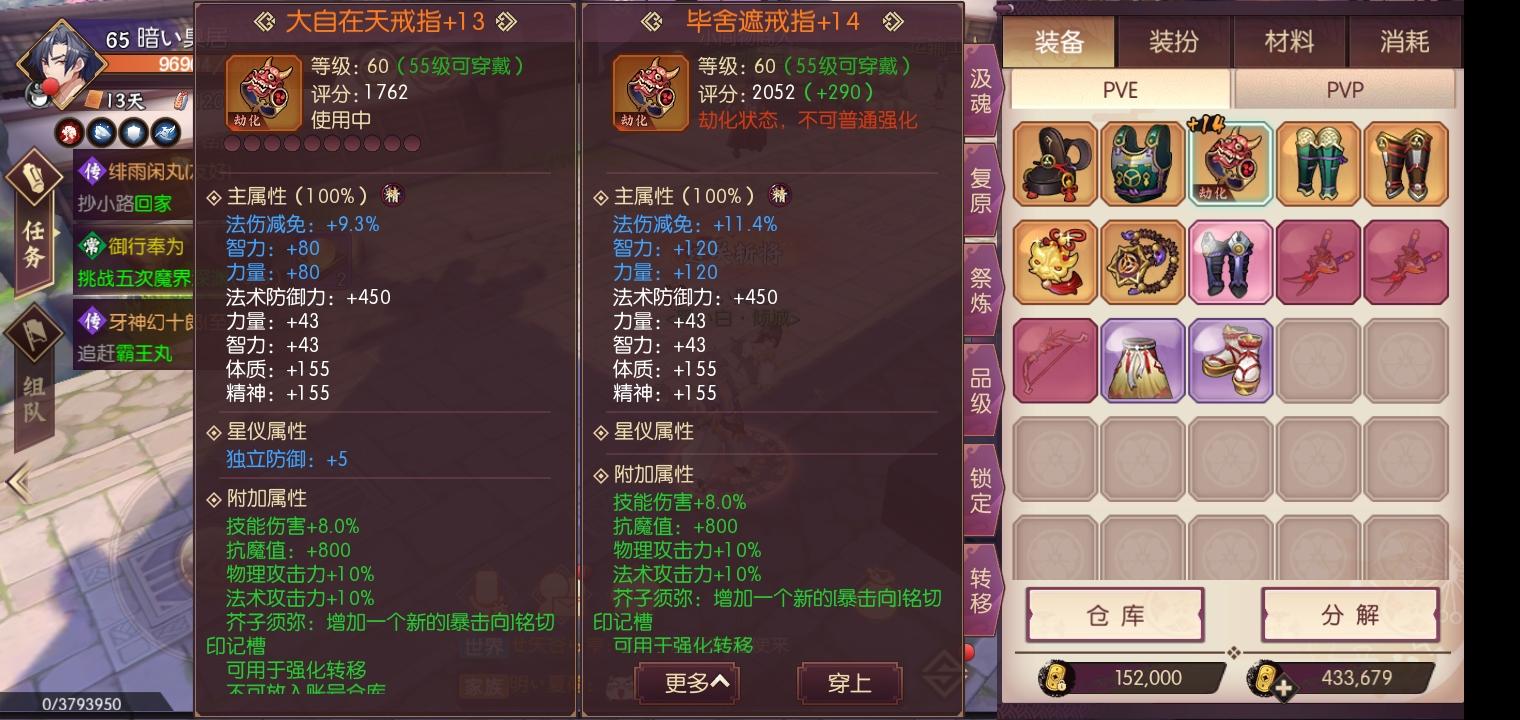Expand more details via the 更多 chevron
The width and height of the screenshot is (1520, 720).
tap(690, 684)
